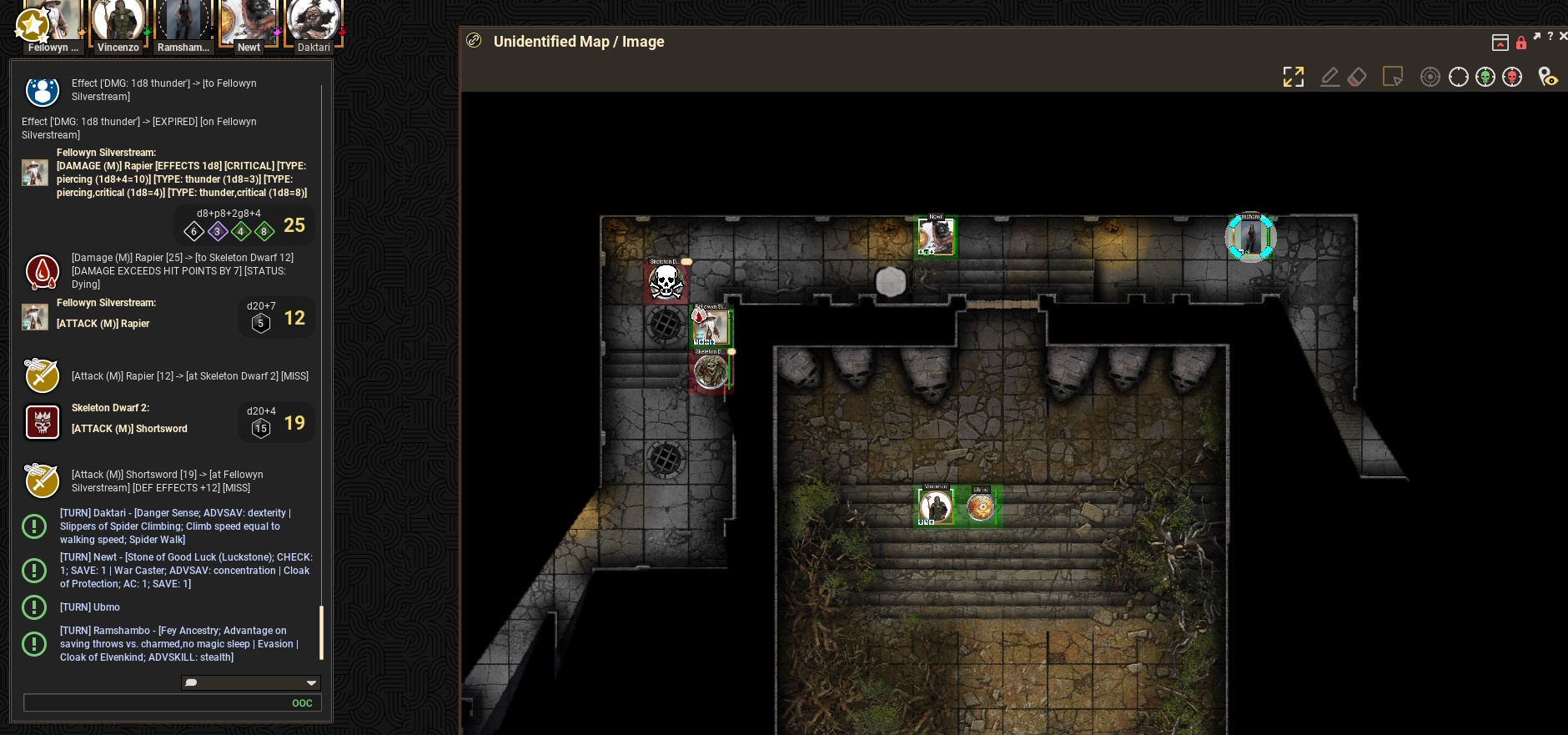The image size is (1568, 735).
Task: Select Newt's character portrait
Action: point(248,21)
